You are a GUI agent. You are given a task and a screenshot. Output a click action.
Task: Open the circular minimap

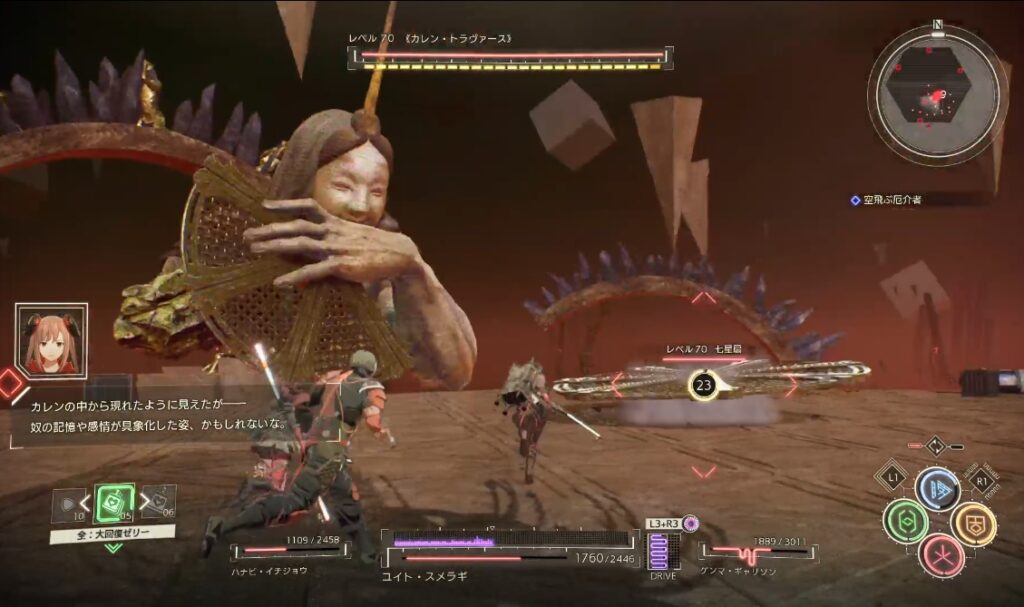coord(937,95)
